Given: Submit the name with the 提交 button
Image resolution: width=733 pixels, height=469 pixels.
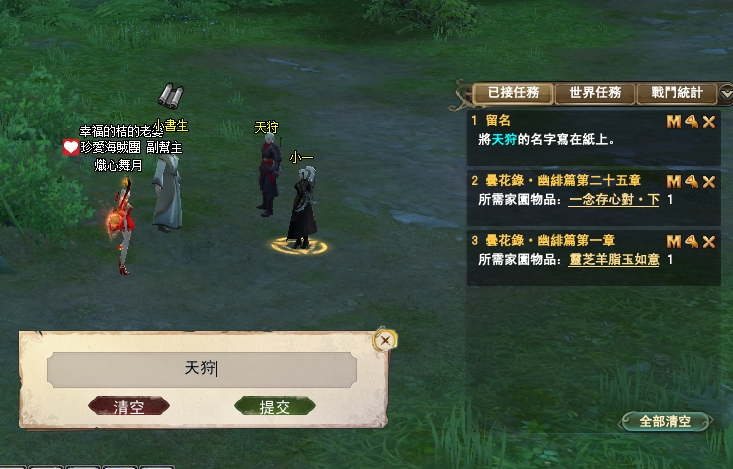Looking at the screenshot, I should click(274, 406).
